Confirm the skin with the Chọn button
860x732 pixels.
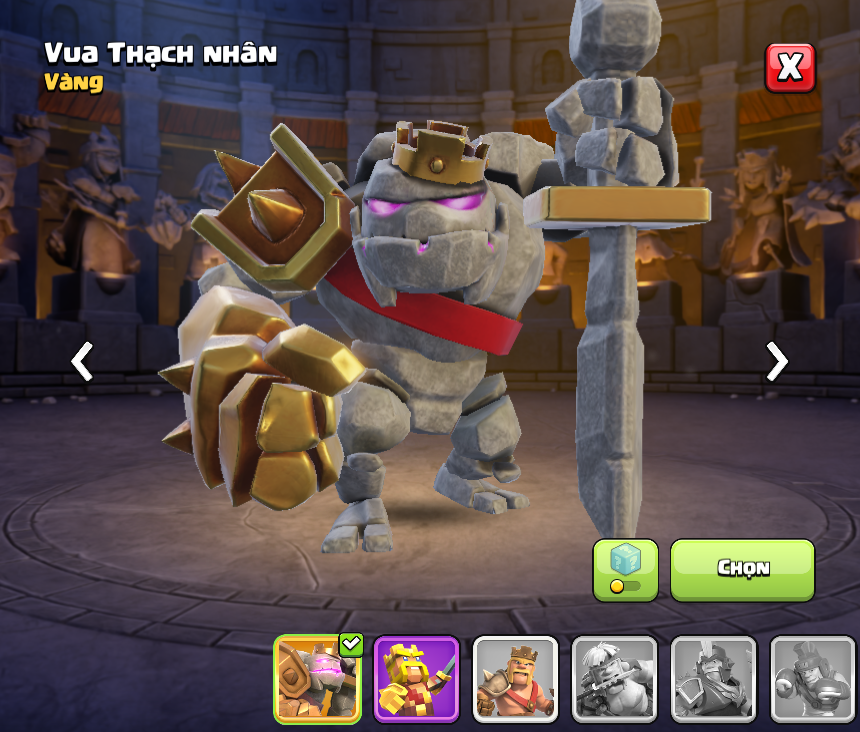click(x=742, y=569)
